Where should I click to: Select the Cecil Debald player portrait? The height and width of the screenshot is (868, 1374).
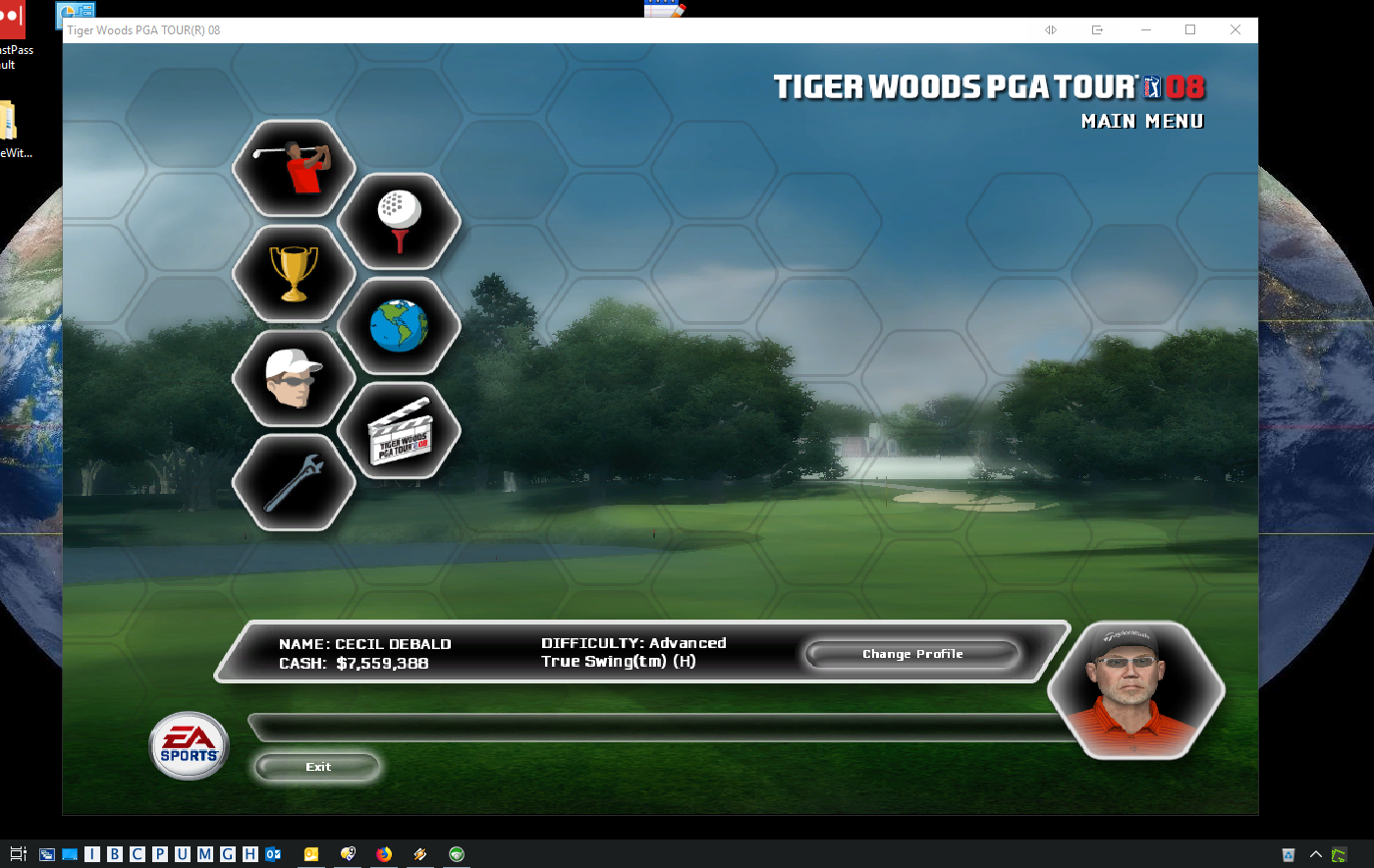1136,690
